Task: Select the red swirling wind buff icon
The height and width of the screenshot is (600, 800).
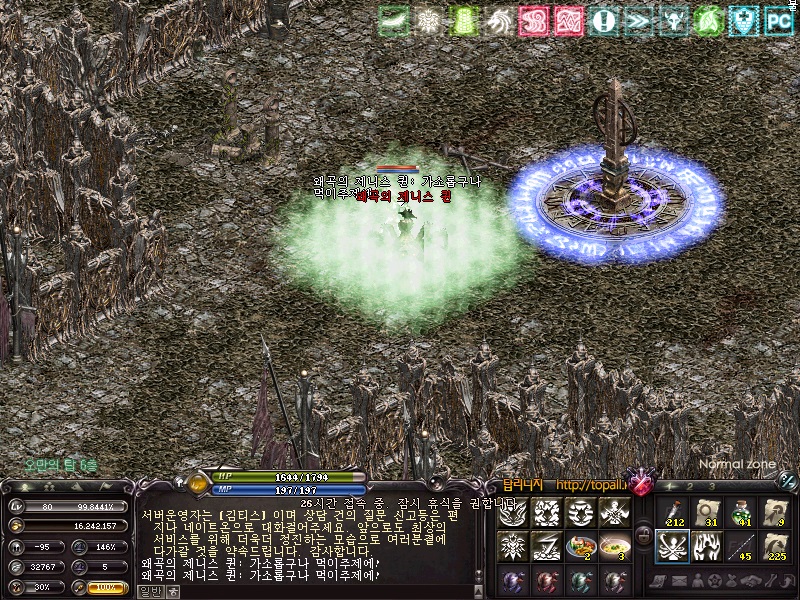Action: pyautogui.click(x=534, y=20)
